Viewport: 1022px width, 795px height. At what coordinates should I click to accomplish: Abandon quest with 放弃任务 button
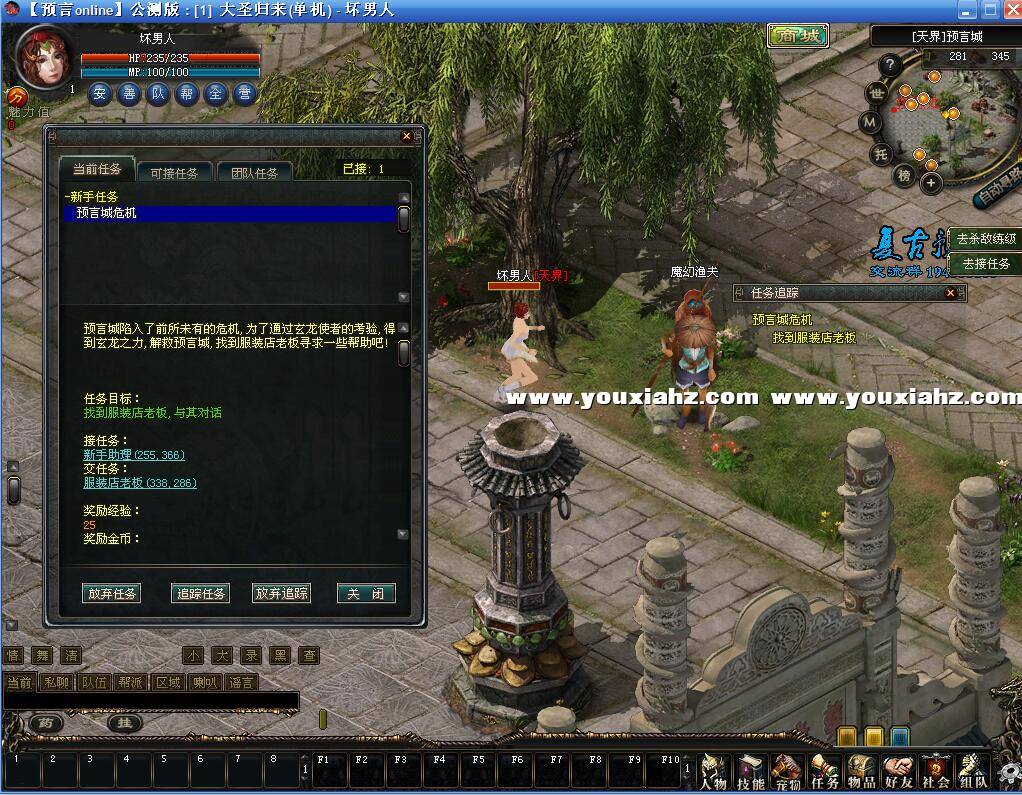112,593
